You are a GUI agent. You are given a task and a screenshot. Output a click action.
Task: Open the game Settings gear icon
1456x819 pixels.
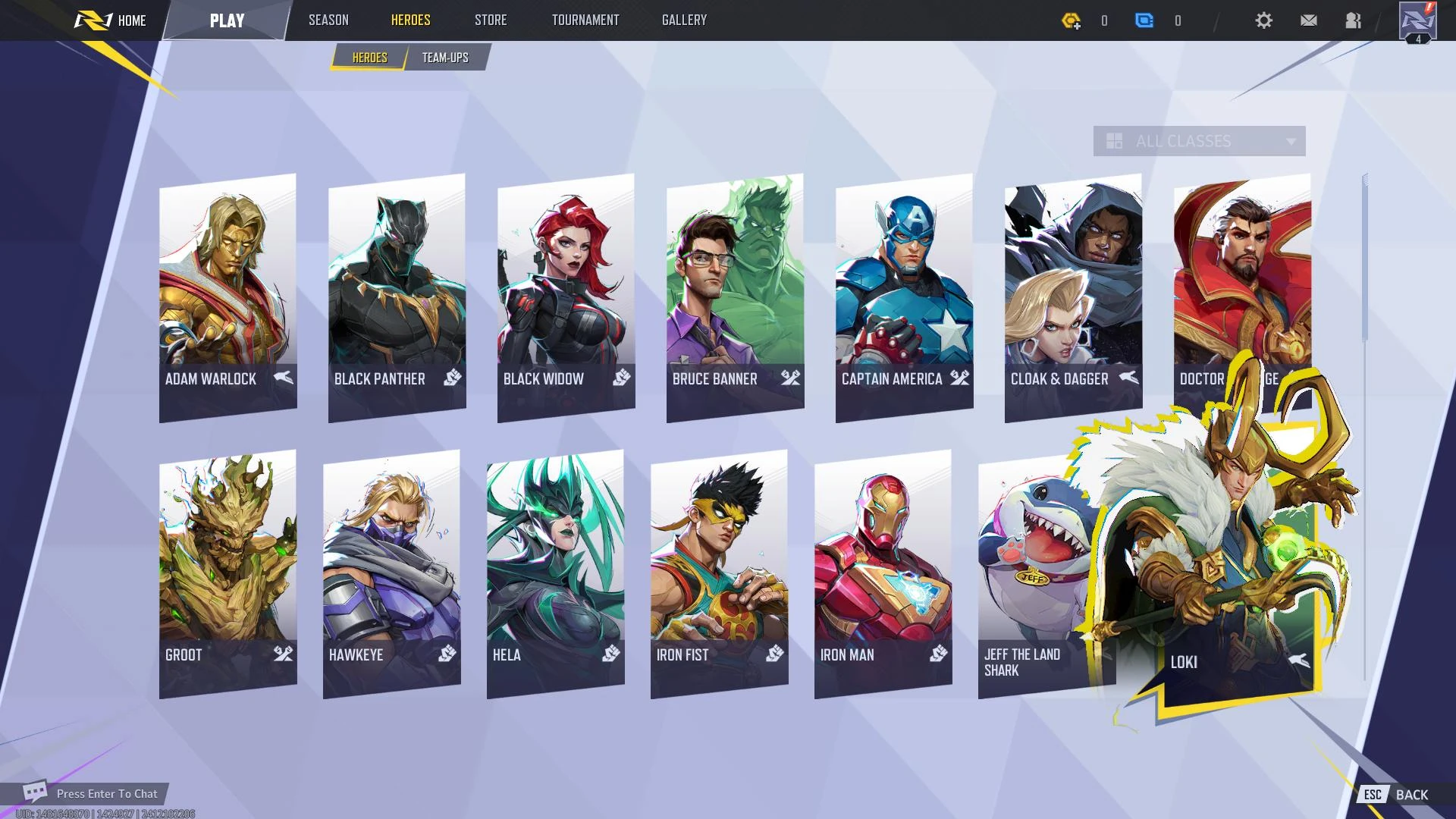tap(1263, 20)
